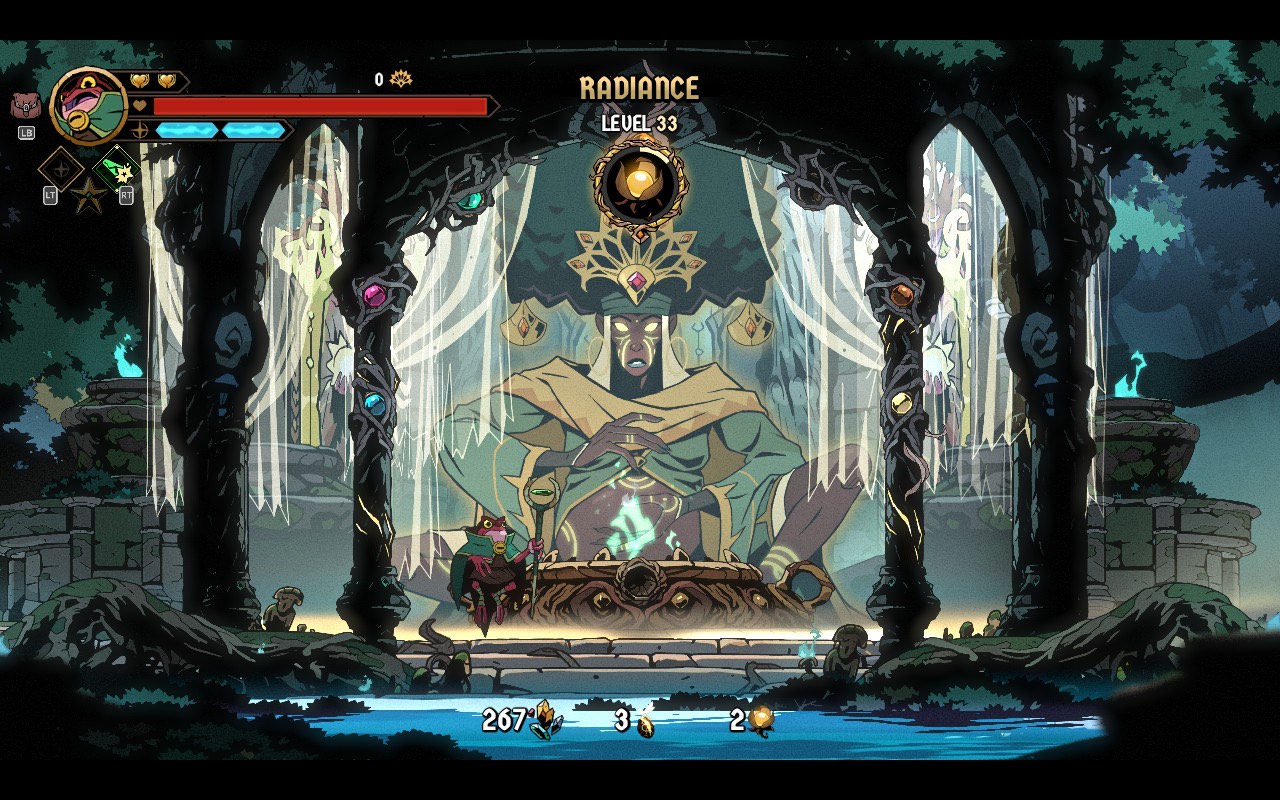
Task: Open the leather backpack inventory icon
Action: point(25,106)
